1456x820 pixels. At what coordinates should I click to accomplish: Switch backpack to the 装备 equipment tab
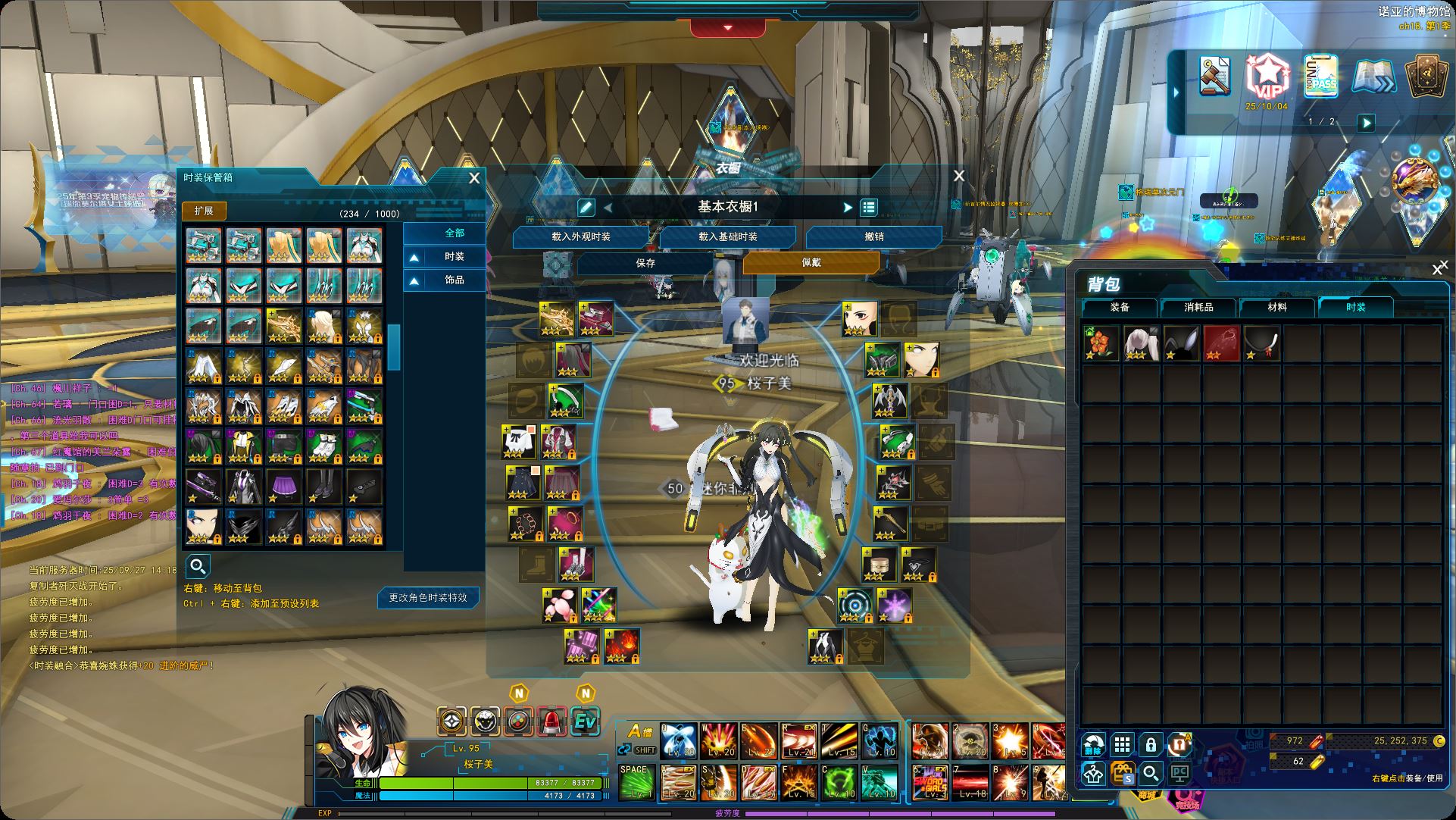coord(1120,307)
